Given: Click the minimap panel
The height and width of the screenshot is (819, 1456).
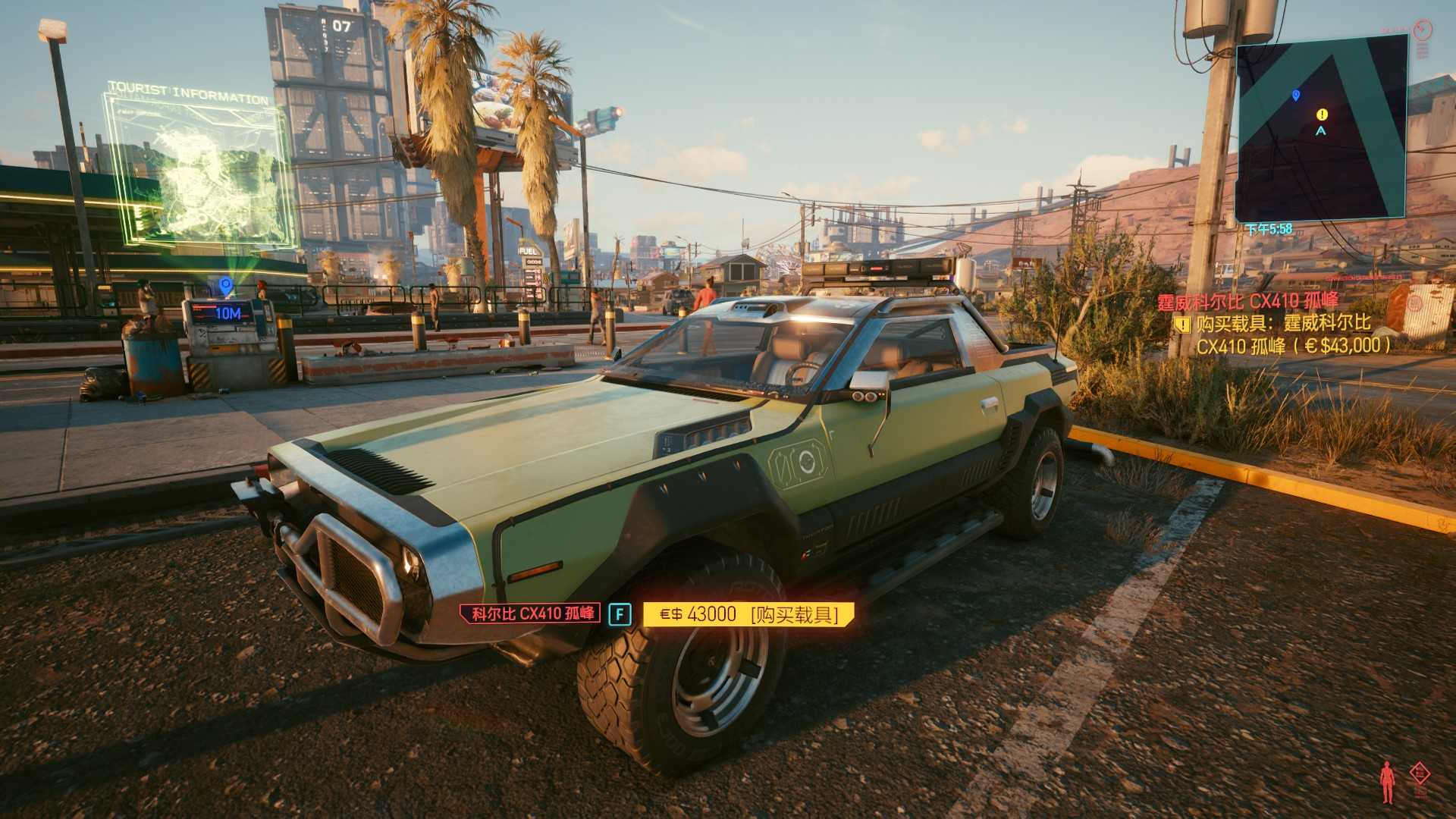Looking at the screenshot, I should 1322,127.
